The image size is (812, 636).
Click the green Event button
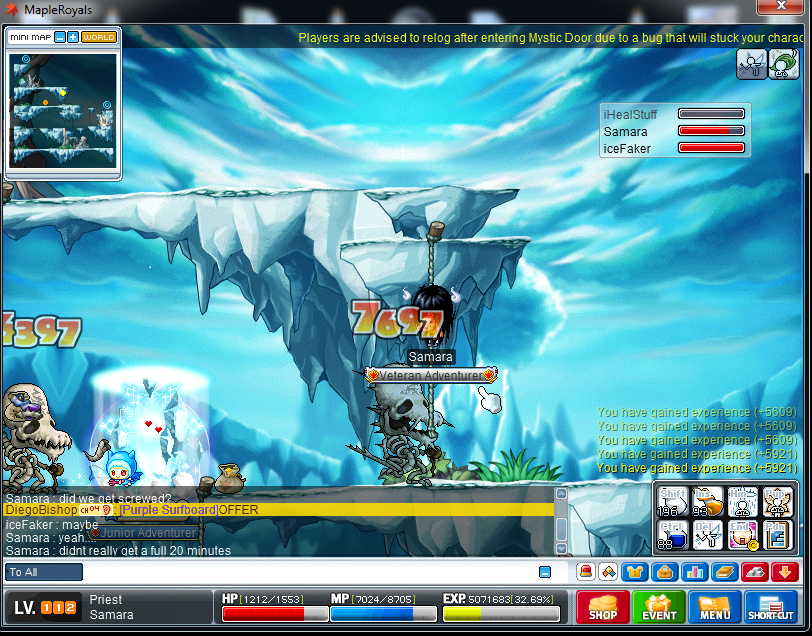[x=659, y=606]
